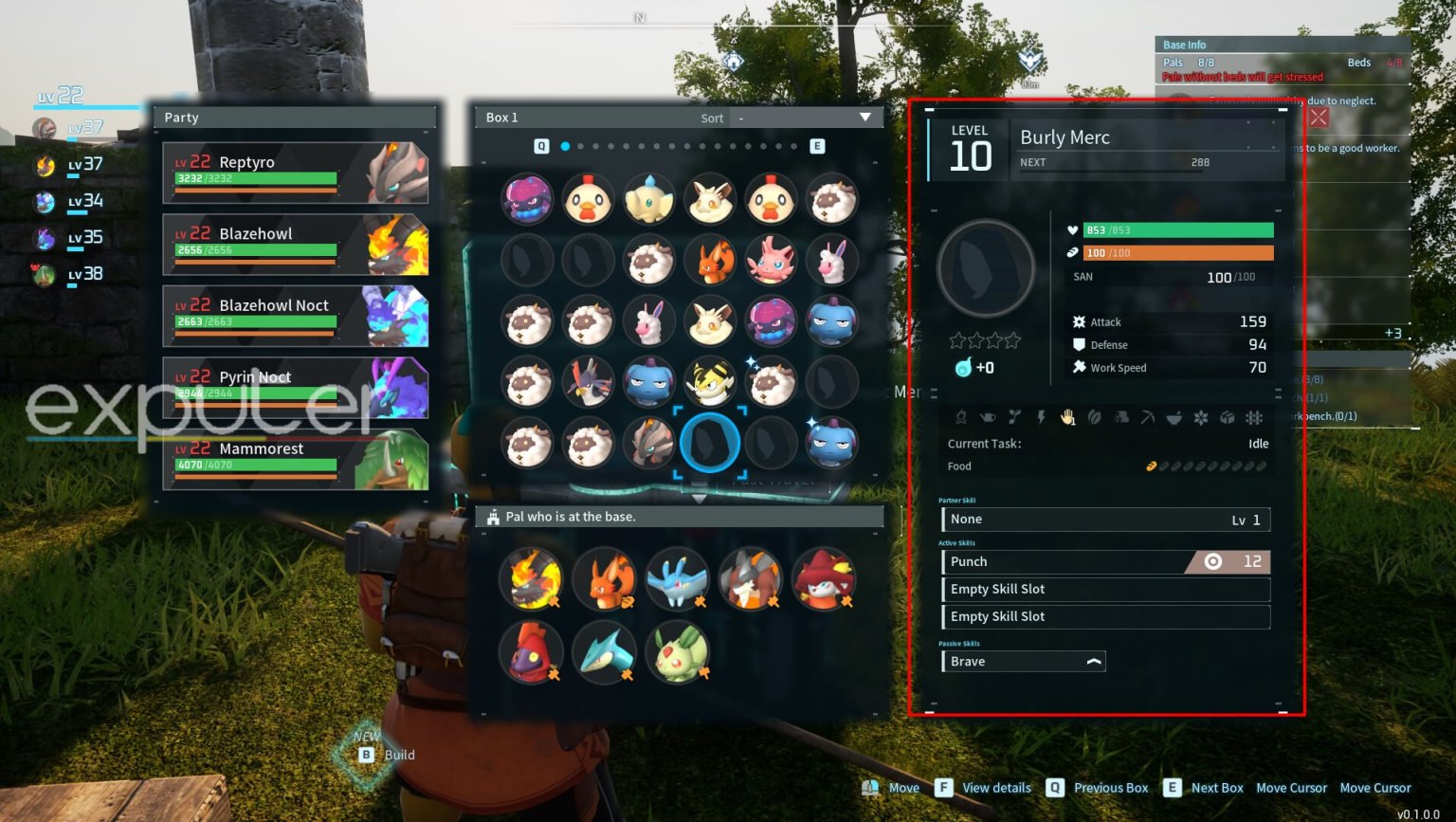Click the red X icon in Base Info
1456x822 pixels.
[1319, 118]
